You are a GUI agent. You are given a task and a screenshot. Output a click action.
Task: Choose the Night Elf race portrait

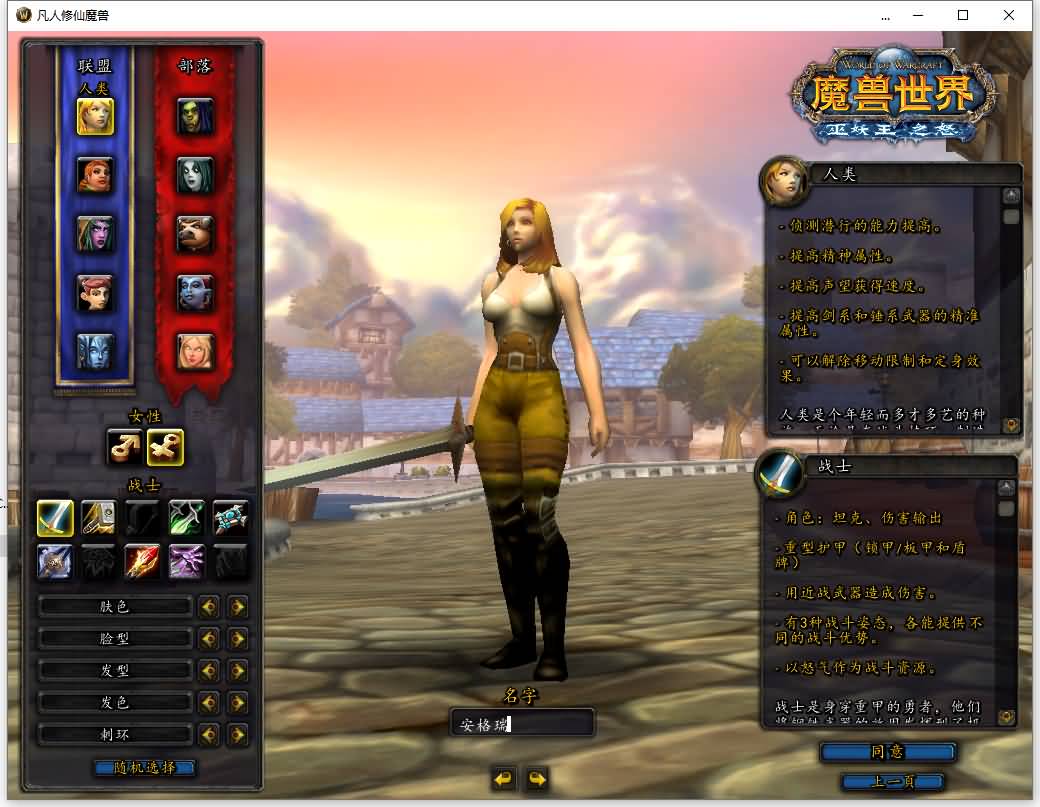95,234
